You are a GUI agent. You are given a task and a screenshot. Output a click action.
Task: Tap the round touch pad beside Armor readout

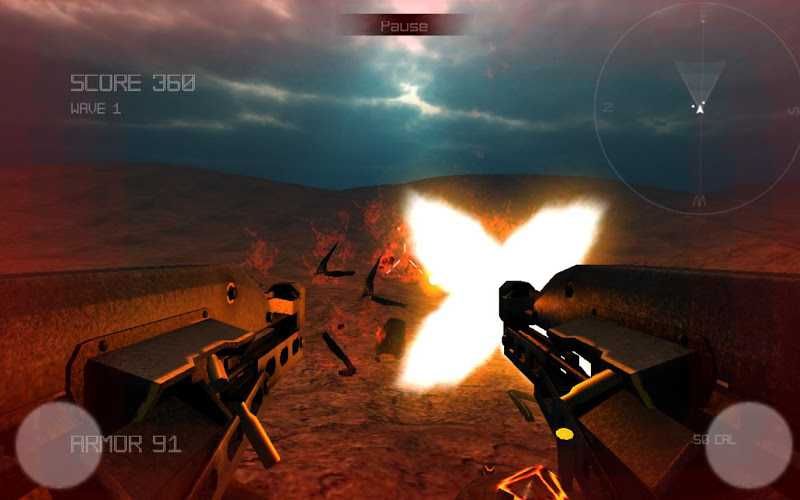pyautogui.click(x=58, y=445)
